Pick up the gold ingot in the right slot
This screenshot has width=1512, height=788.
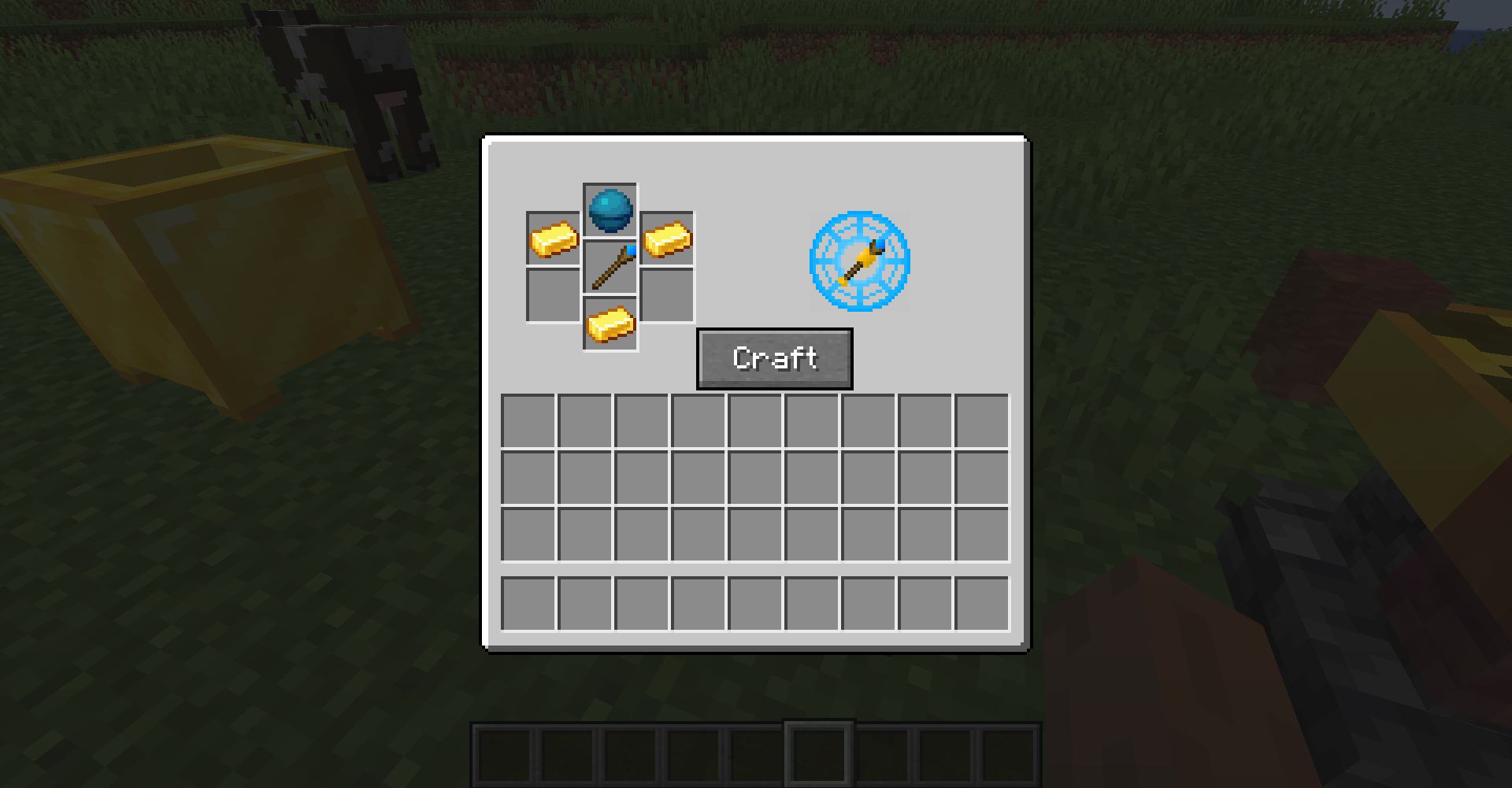point(665,239)
